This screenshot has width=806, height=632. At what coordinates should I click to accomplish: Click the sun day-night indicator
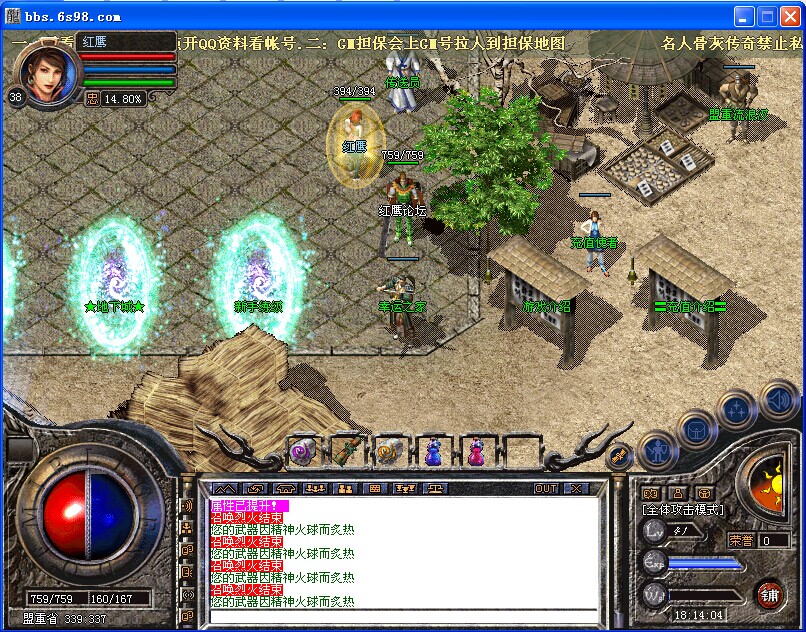tap(770, 483)
